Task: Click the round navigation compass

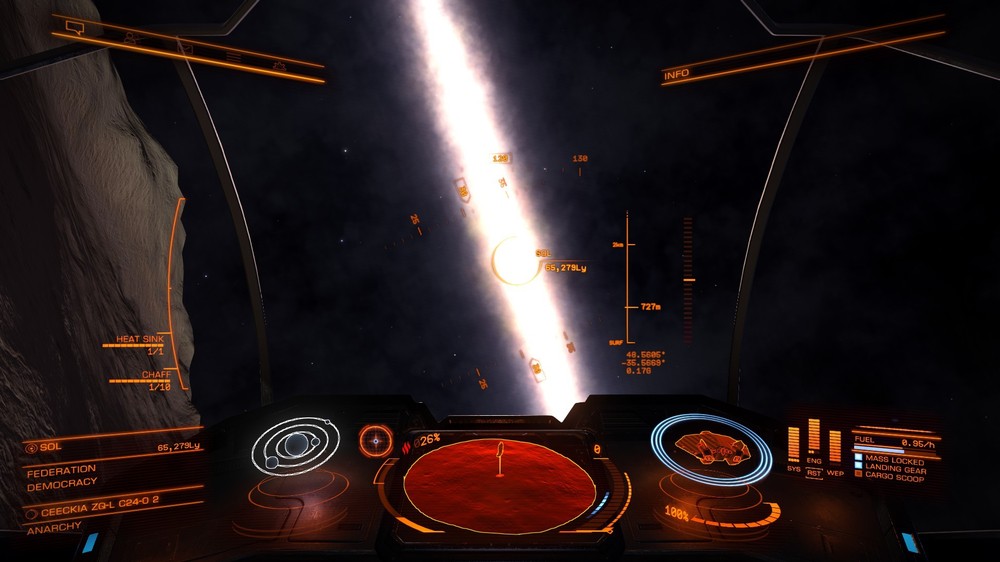Action: tap(376, 439)
